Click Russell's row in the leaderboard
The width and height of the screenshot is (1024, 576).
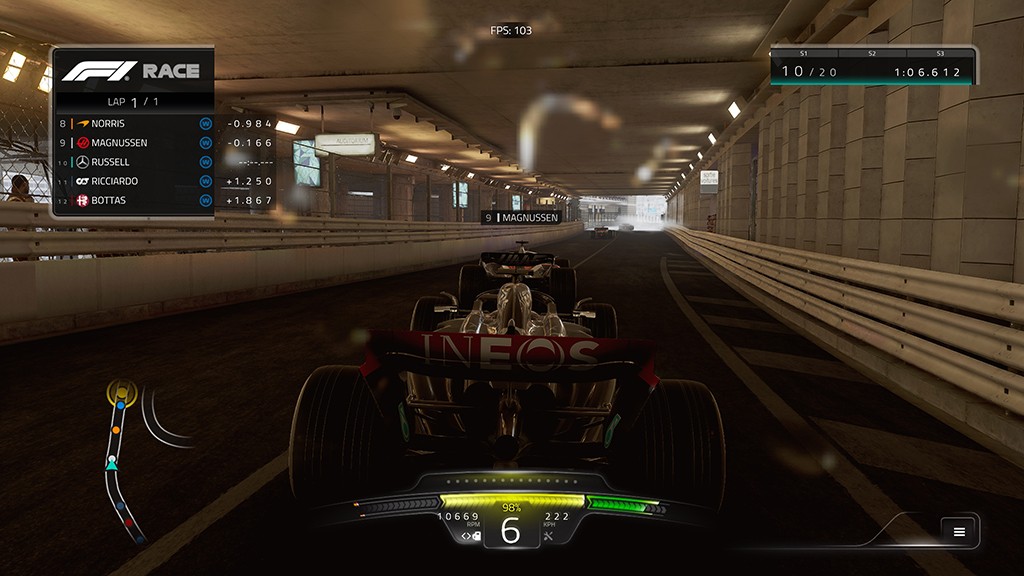134,162
